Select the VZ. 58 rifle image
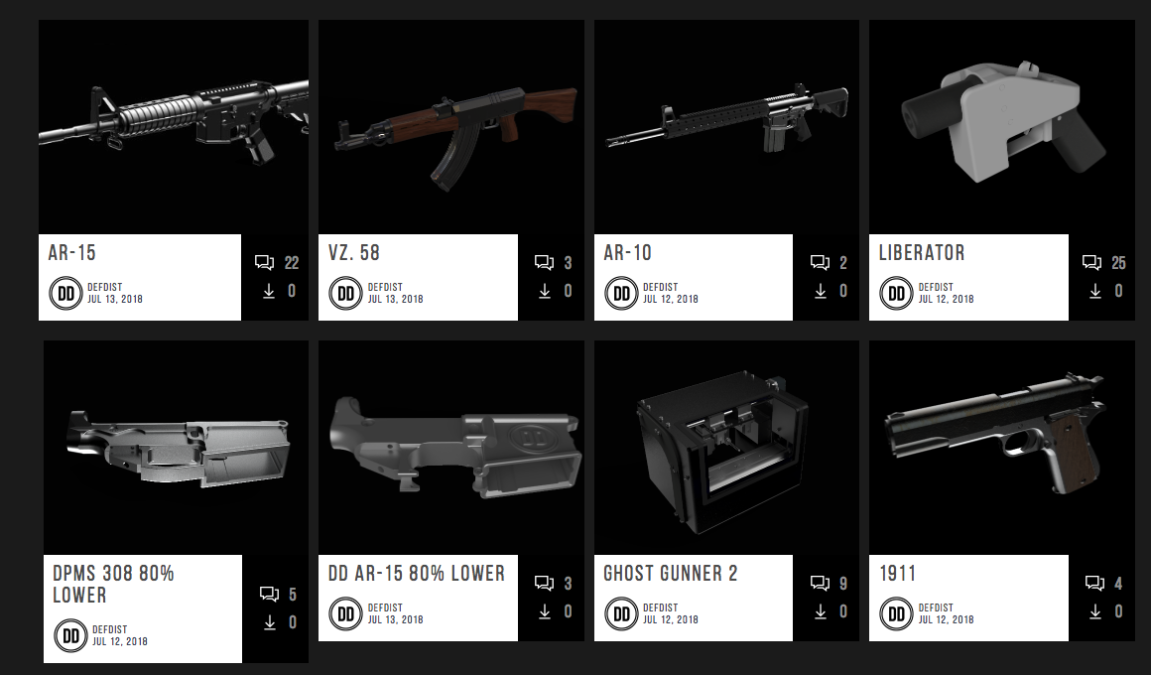 click(x=450, y=127)
